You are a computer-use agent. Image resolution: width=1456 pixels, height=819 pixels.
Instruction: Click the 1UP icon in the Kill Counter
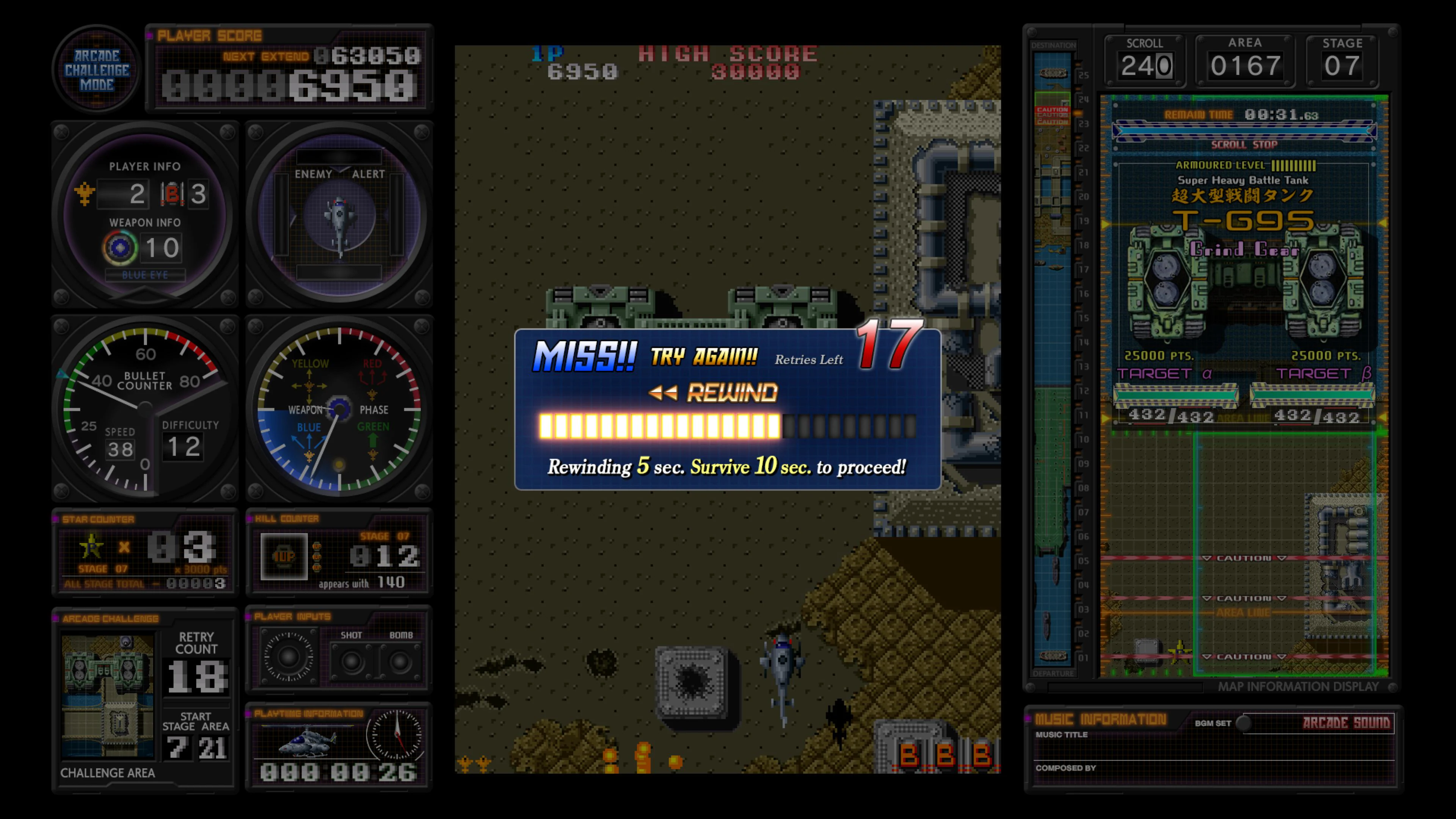(x=284, y=555)
